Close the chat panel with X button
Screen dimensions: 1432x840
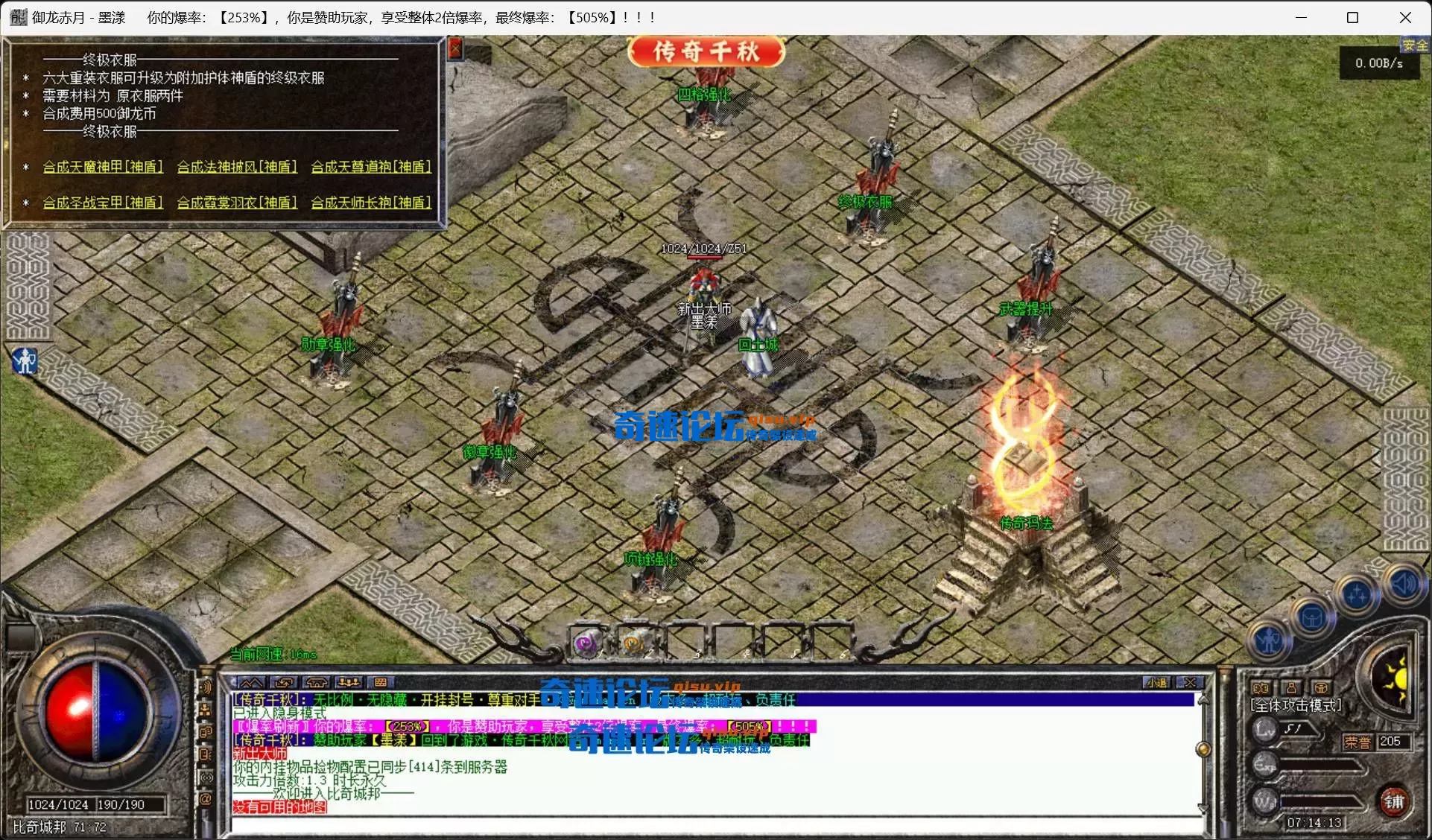click(x=1191, y=682)
